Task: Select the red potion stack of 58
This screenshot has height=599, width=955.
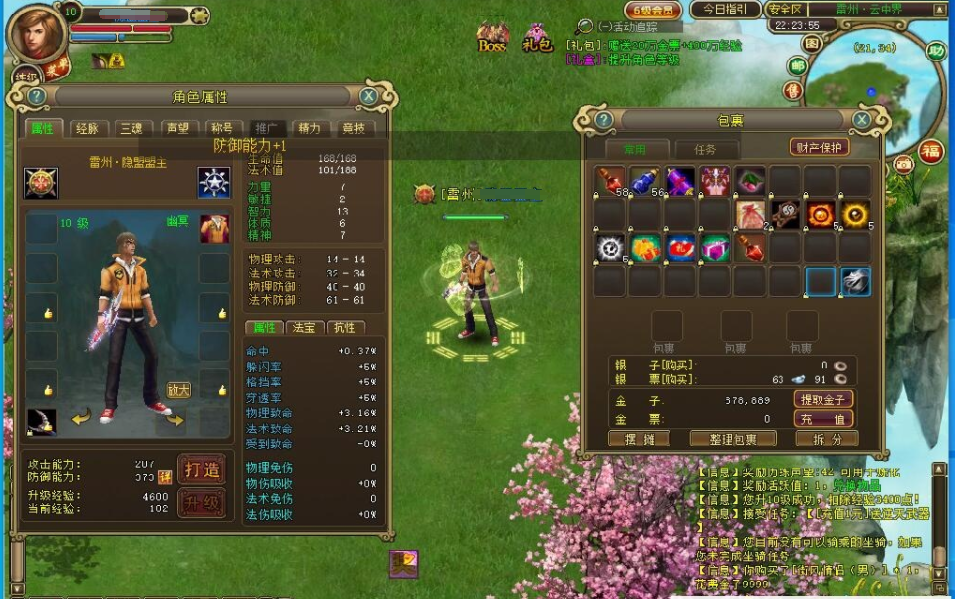Action: pyautogui.click(x=609, y=181)
